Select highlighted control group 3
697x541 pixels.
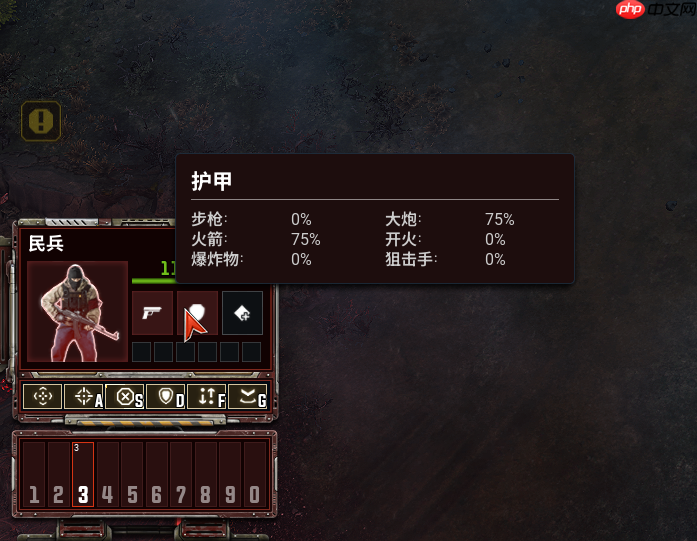[83, 475]
